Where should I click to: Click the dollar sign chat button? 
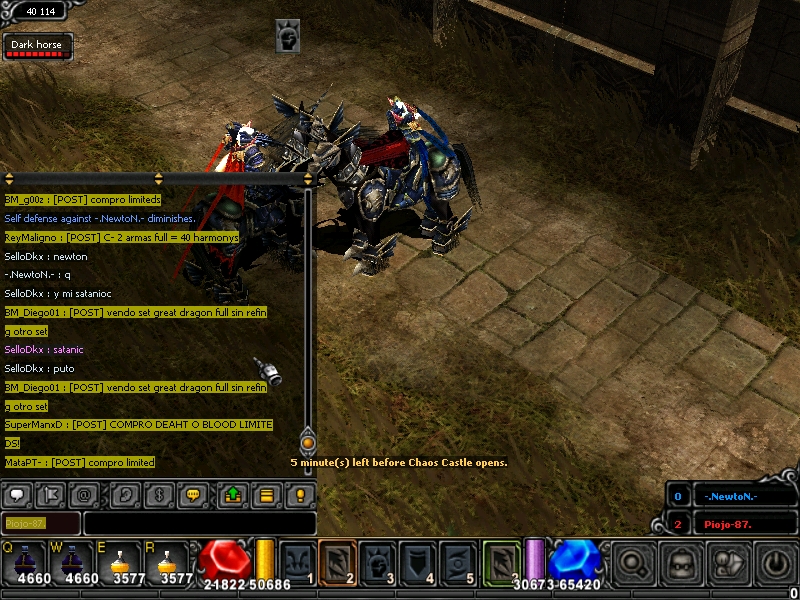click(x=158, y=494)
